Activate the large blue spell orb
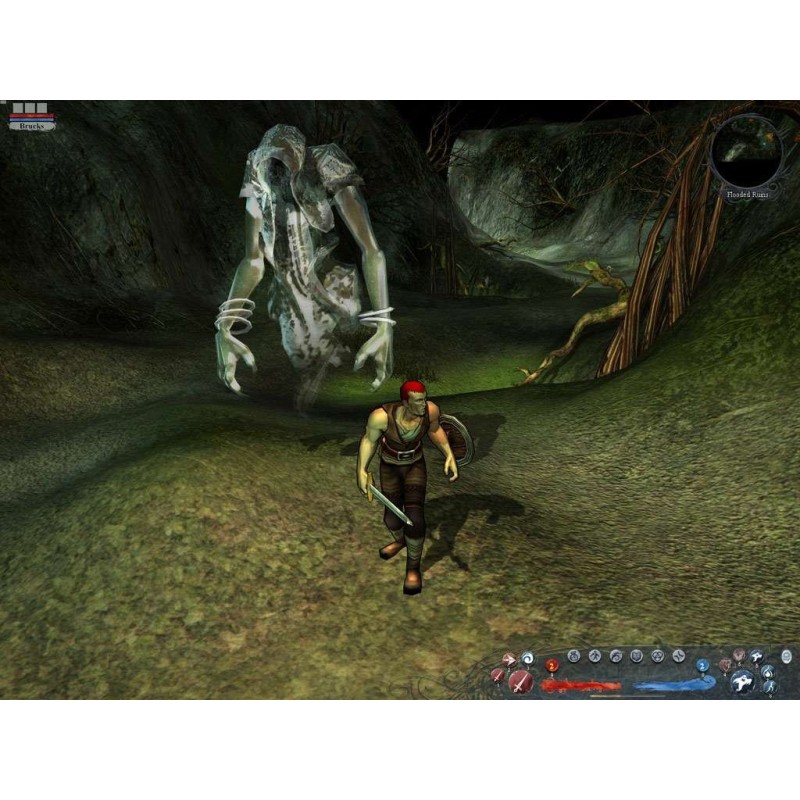 coord(741,681)
